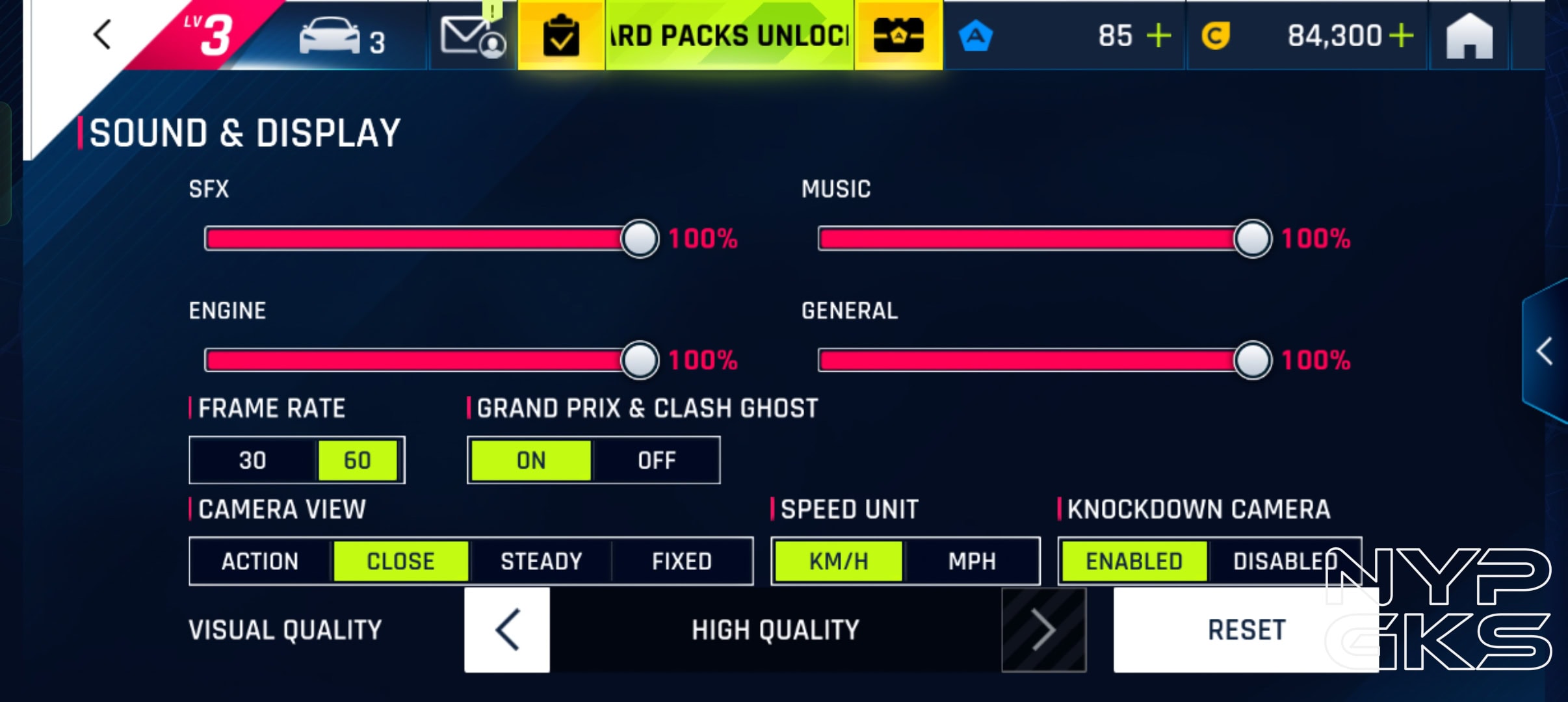This screenshot has width=1568, height=702.
Task: Go back using the top-left arrow
Action: click(103, 34)
